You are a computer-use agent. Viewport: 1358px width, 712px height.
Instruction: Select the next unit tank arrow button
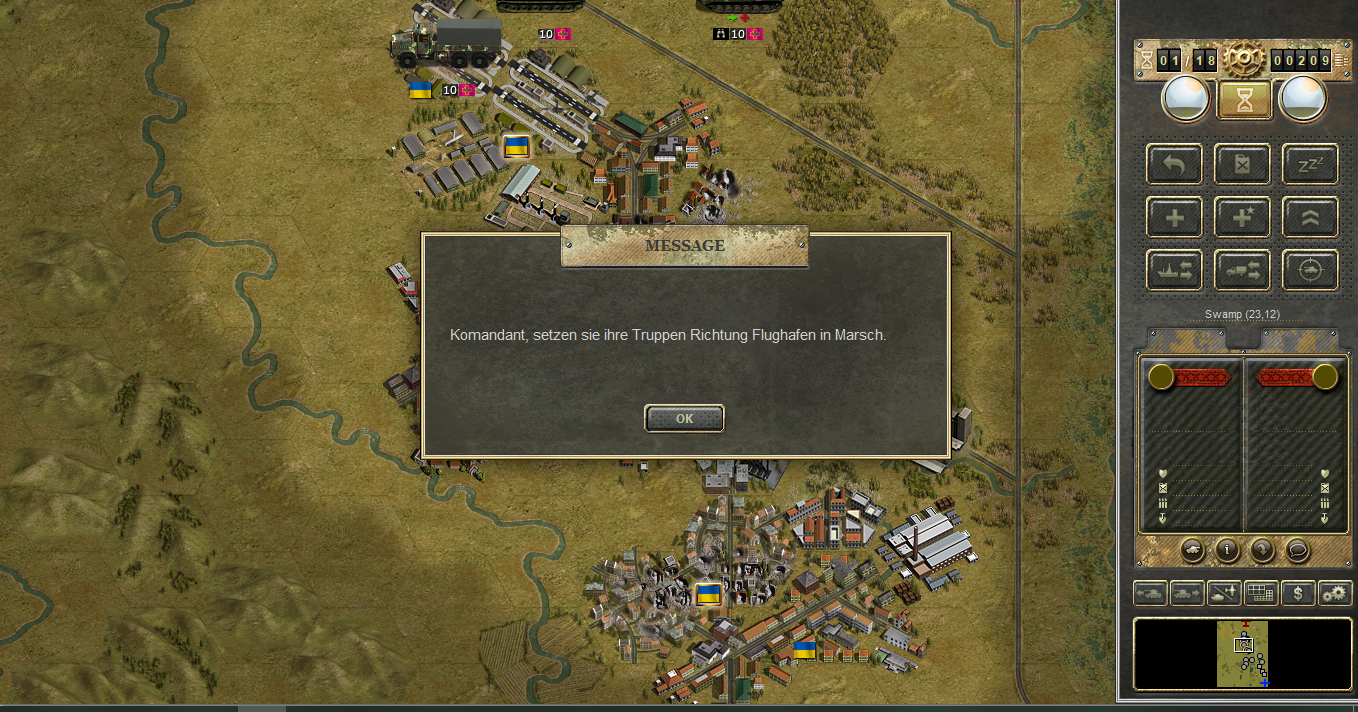1187,593
